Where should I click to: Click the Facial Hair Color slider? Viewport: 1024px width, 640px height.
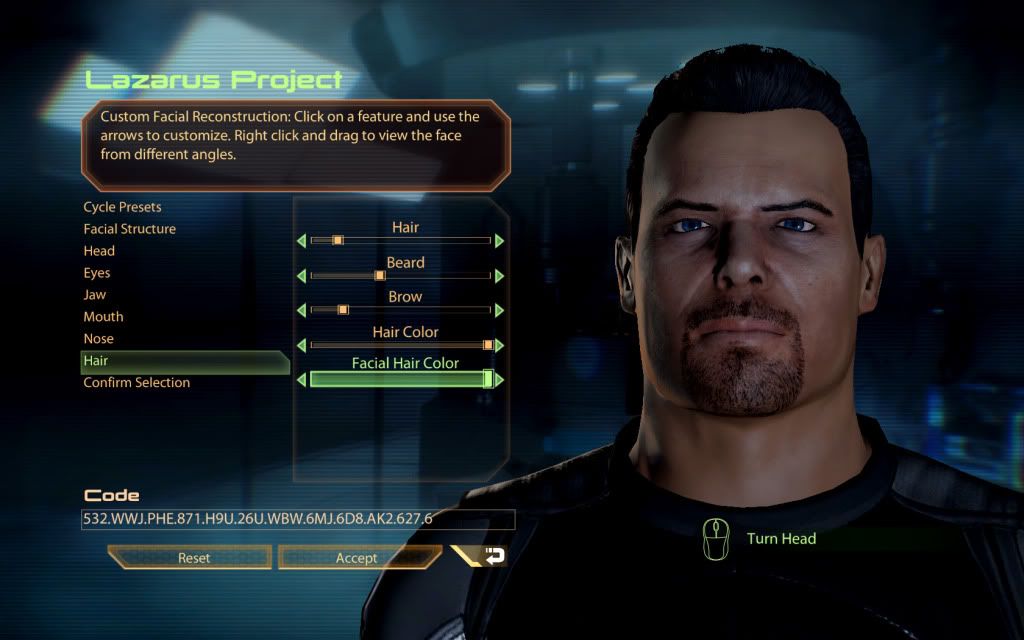[x=400, y=380]
